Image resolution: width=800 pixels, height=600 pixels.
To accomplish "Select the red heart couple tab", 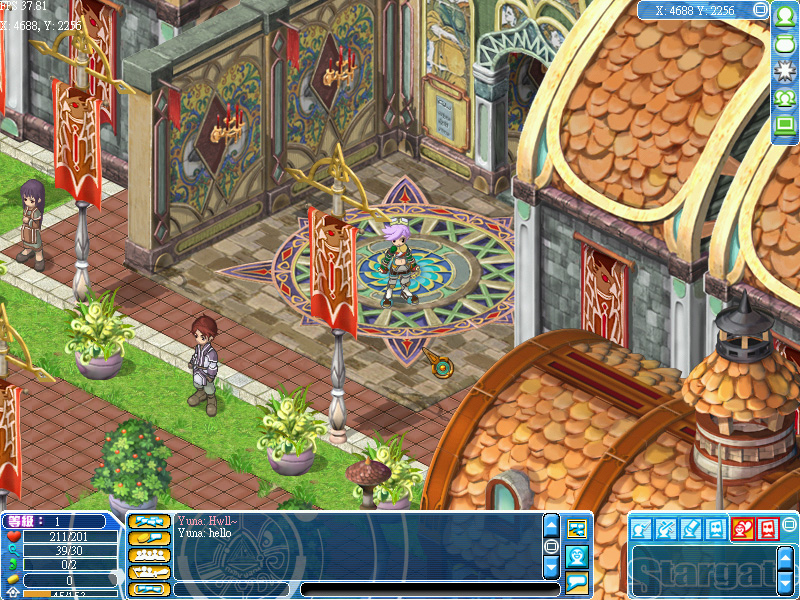I will coord(743,528).
